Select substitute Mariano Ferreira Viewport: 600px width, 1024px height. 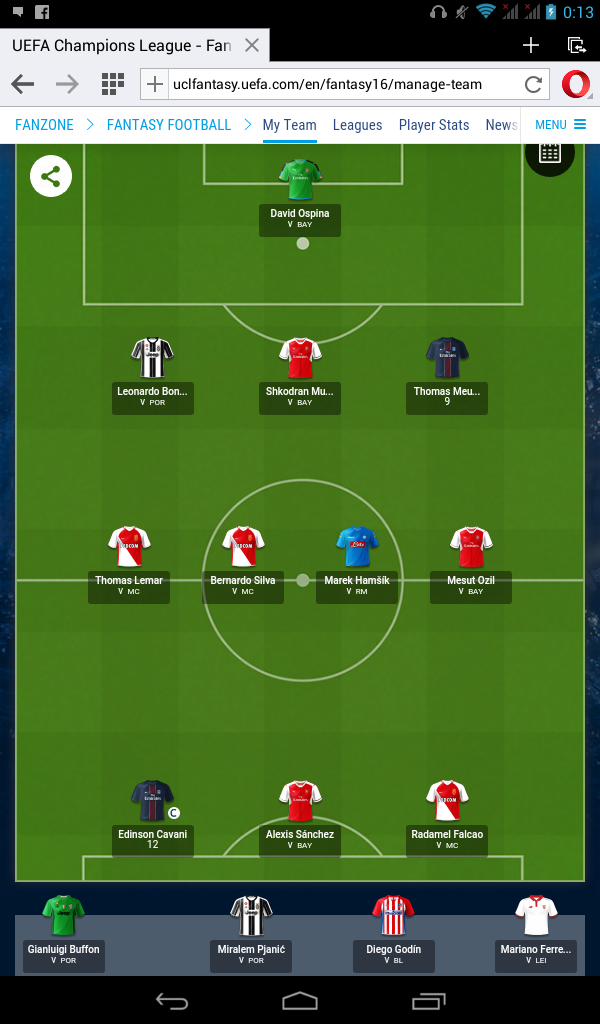point(536,916)
